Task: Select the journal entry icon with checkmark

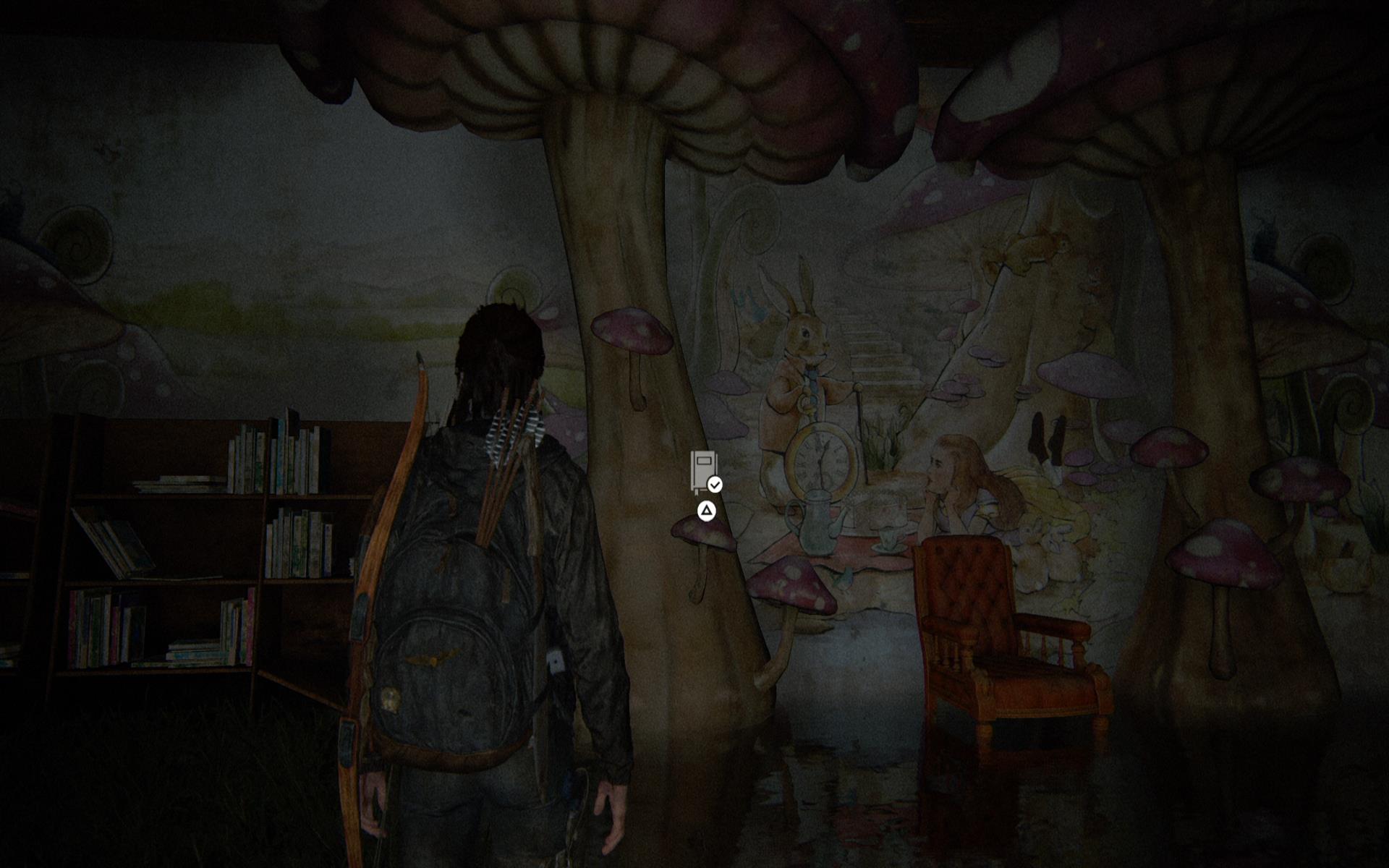Action: [x=705, y=472]
